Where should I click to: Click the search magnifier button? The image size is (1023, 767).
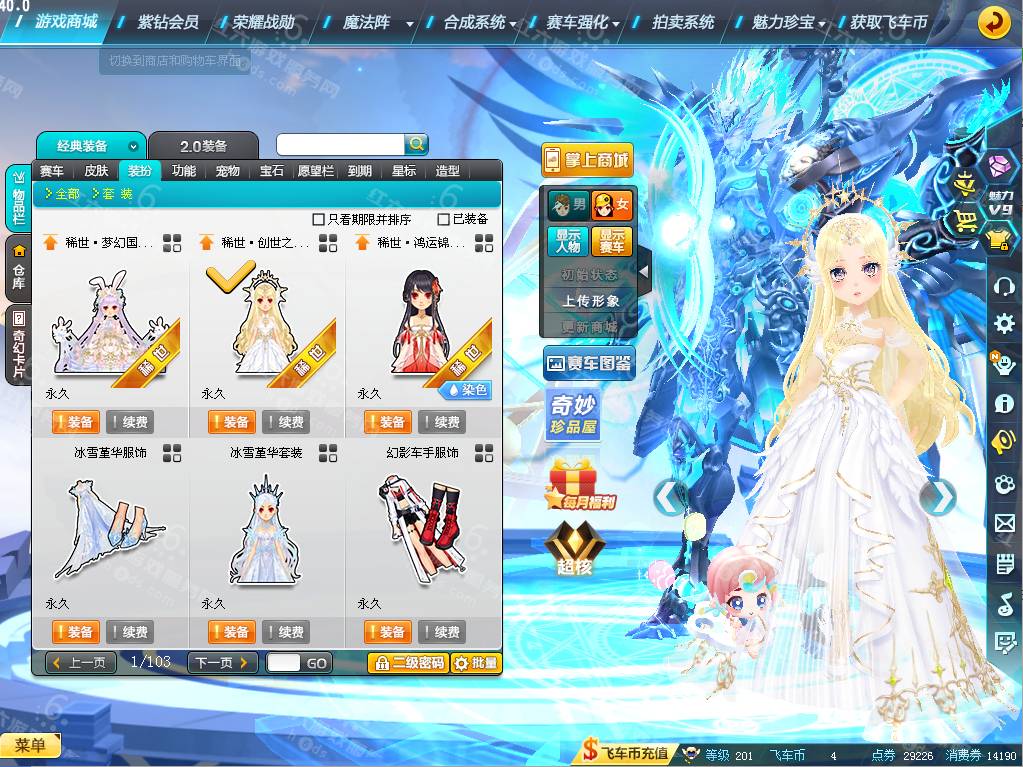[x=416, y=145]
